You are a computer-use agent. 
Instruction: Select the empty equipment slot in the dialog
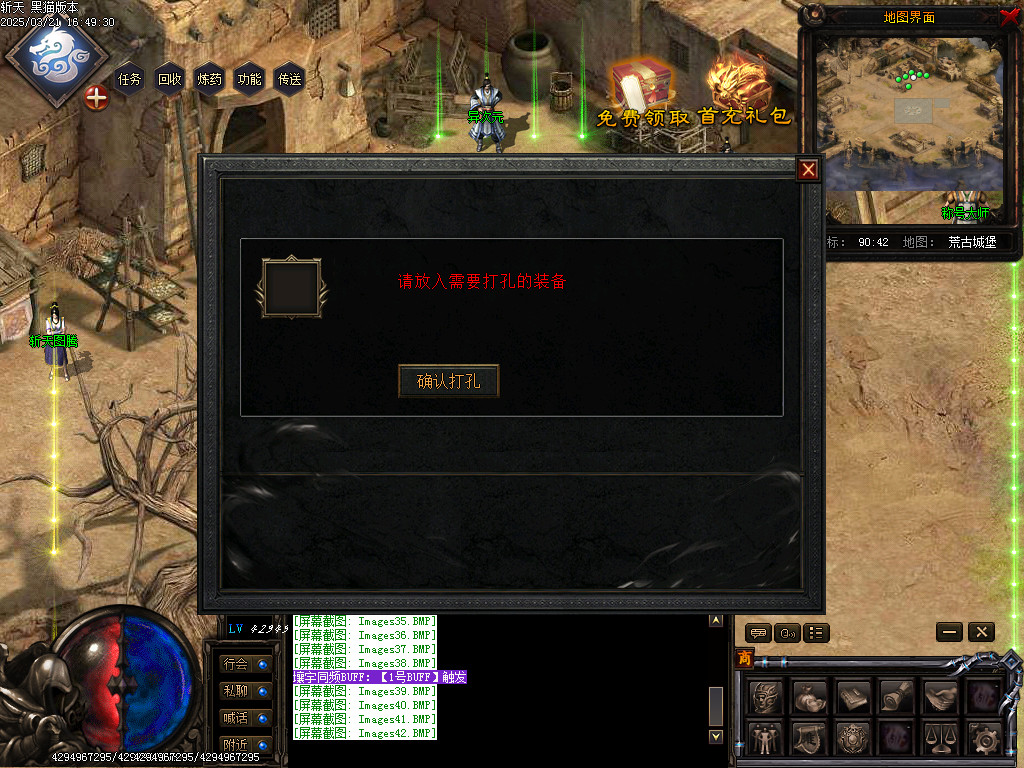tap(291, 288)
